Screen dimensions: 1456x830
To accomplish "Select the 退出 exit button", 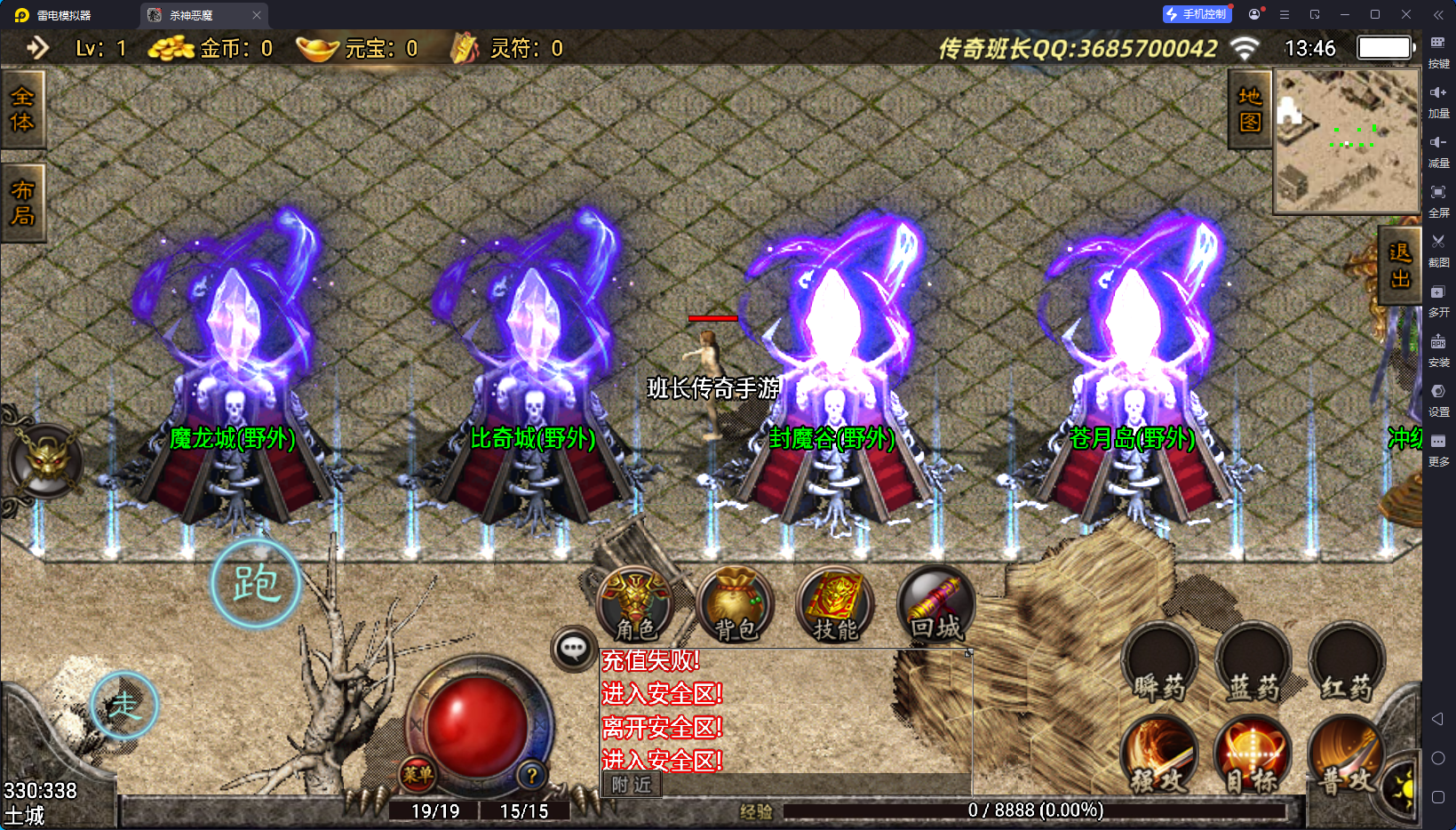I will pyautogui.click(x=1400, y=266).
